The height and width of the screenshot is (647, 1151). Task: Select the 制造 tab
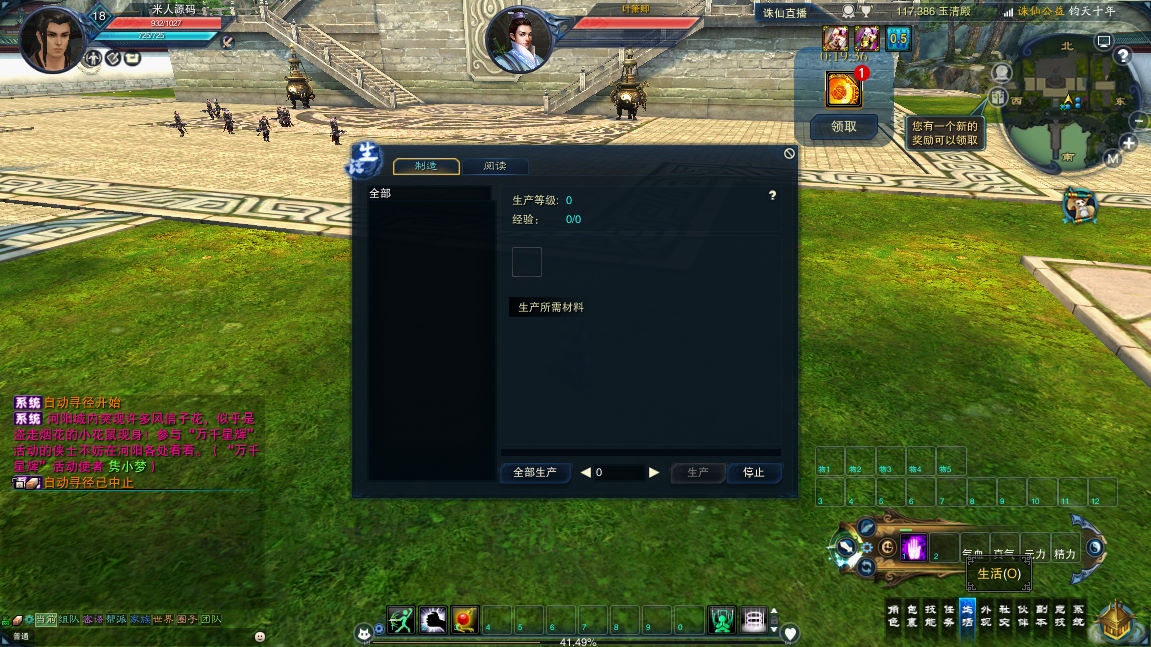pos(426,167)
